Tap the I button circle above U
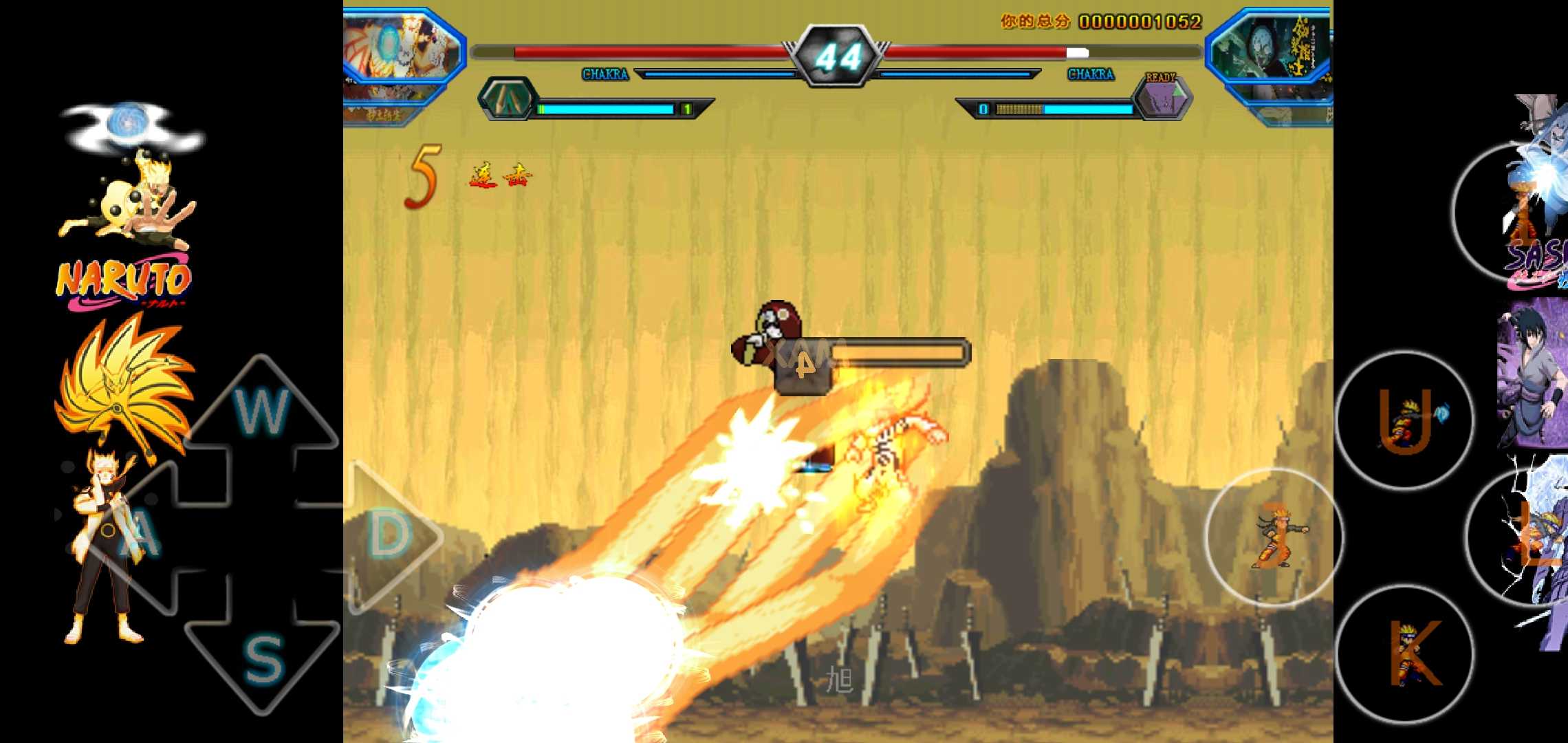 click(x=1516, y=212)
